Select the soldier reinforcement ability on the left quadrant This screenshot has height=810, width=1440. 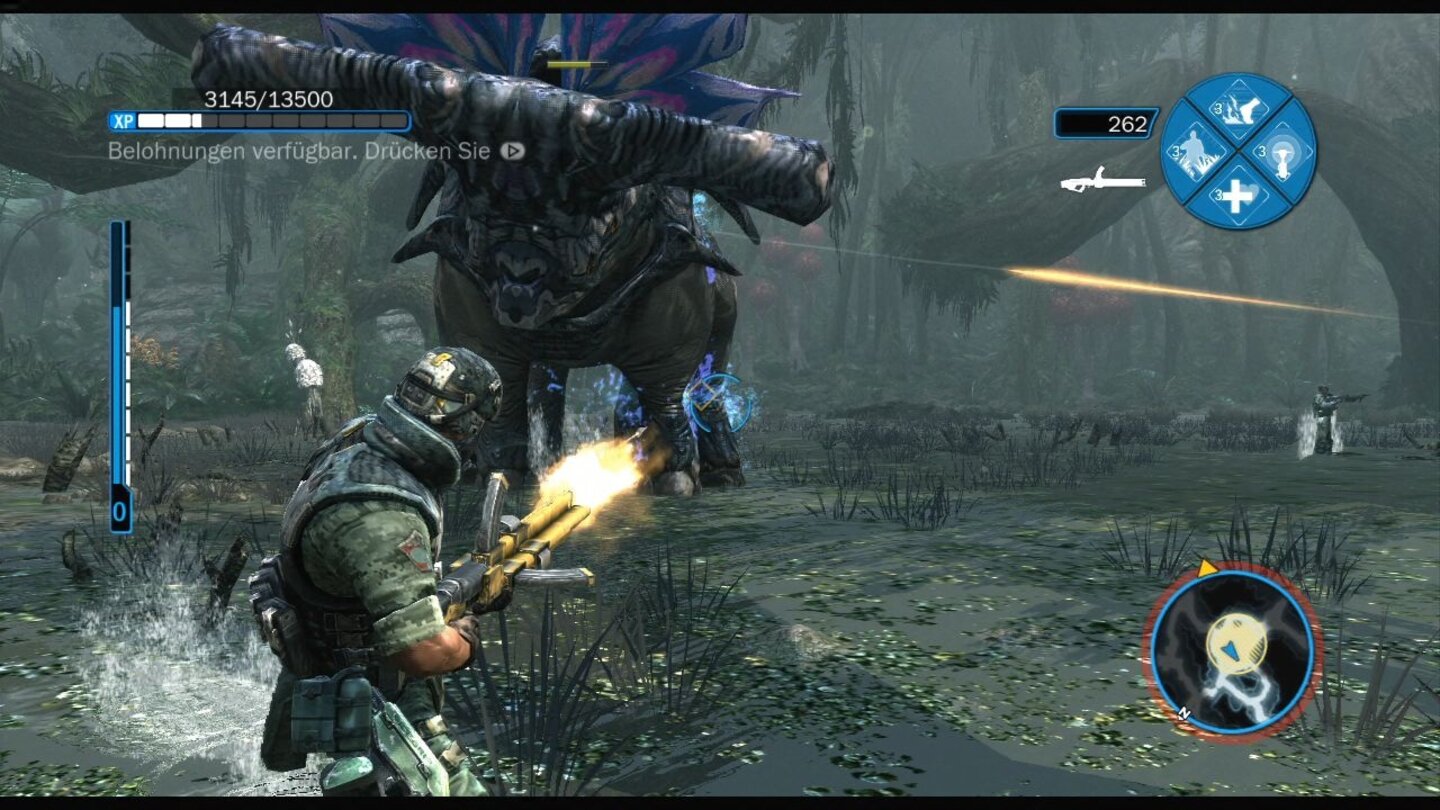point(1197,152)
